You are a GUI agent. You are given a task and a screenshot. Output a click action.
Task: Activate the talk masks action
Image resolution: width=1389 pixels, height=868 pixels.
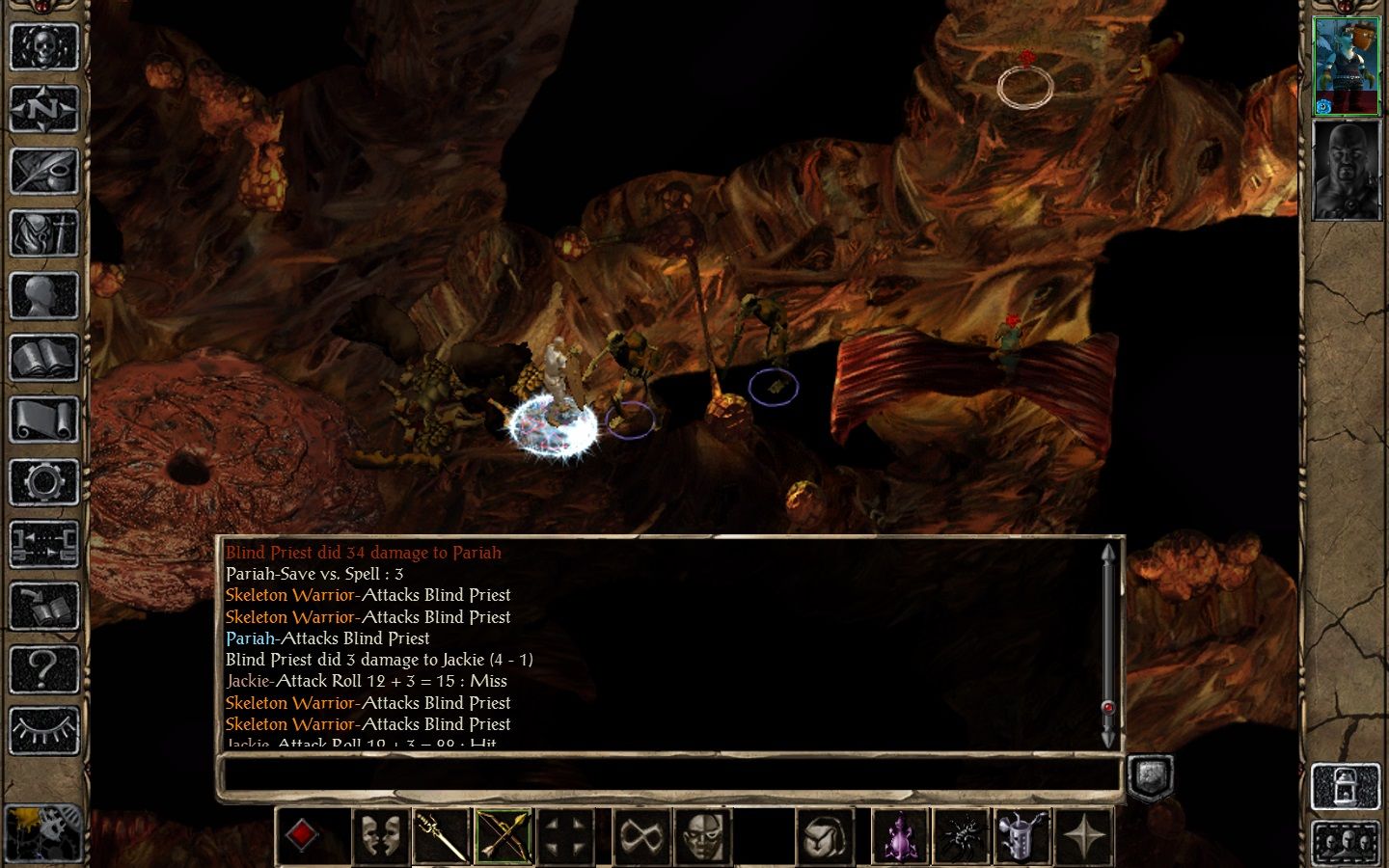(x=379, y=835)
